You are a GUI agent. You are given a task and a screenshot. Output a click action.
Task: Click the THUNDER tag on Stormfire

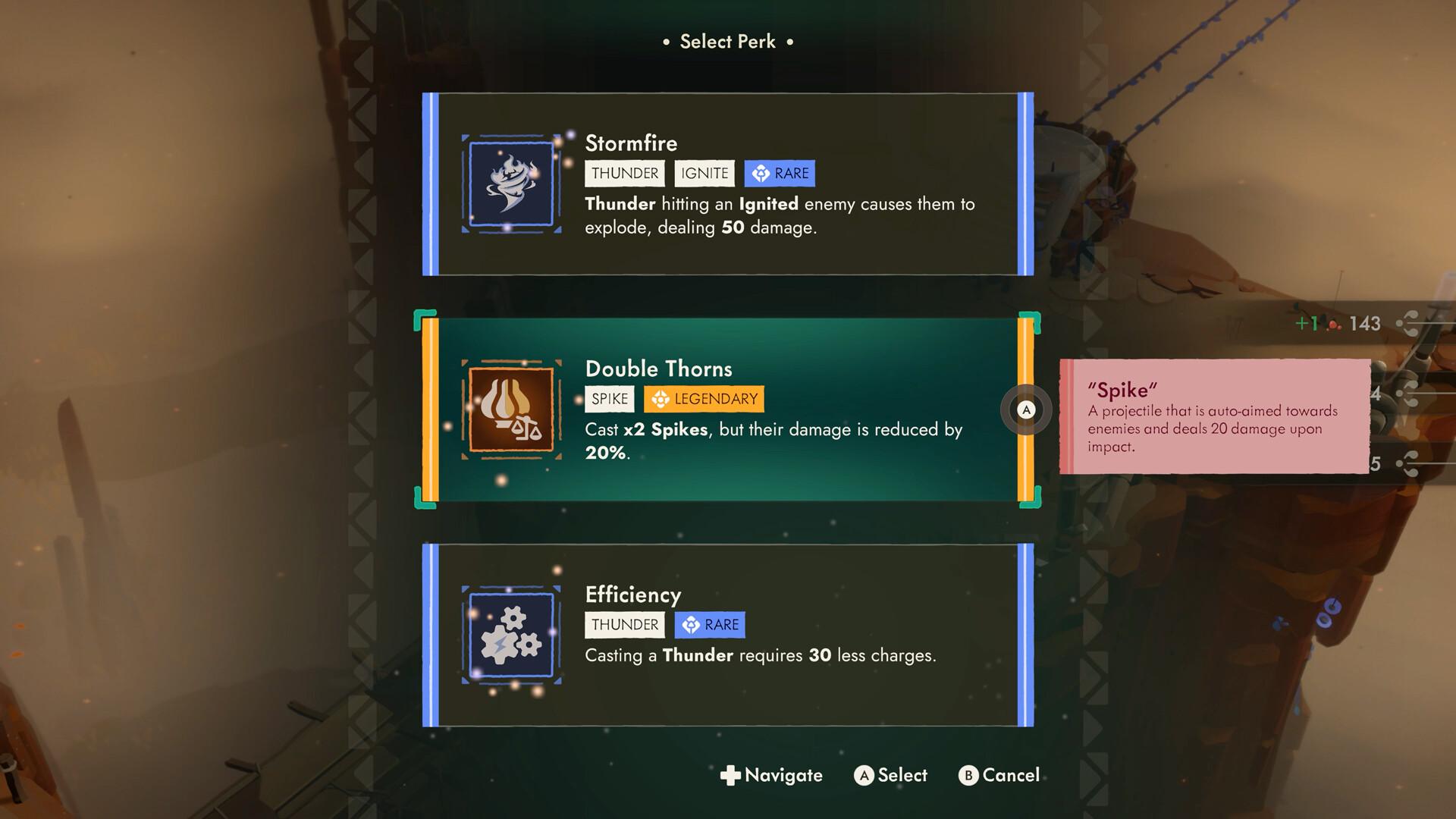point(623,173)
